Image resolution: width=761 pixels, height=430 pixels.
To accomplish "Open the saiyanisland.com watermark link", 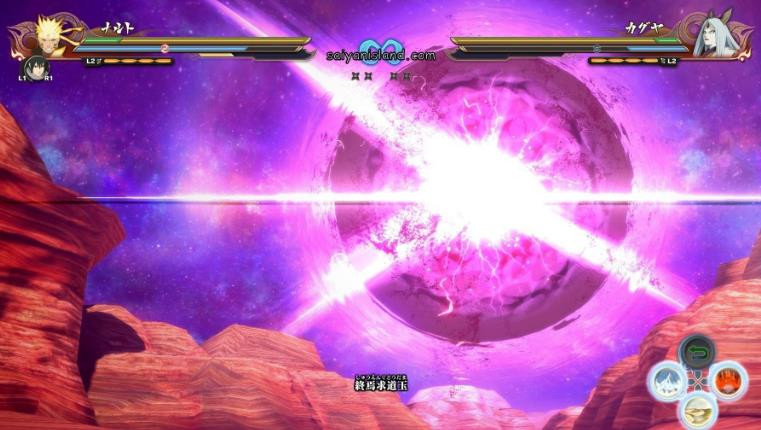I will point(381,56).
